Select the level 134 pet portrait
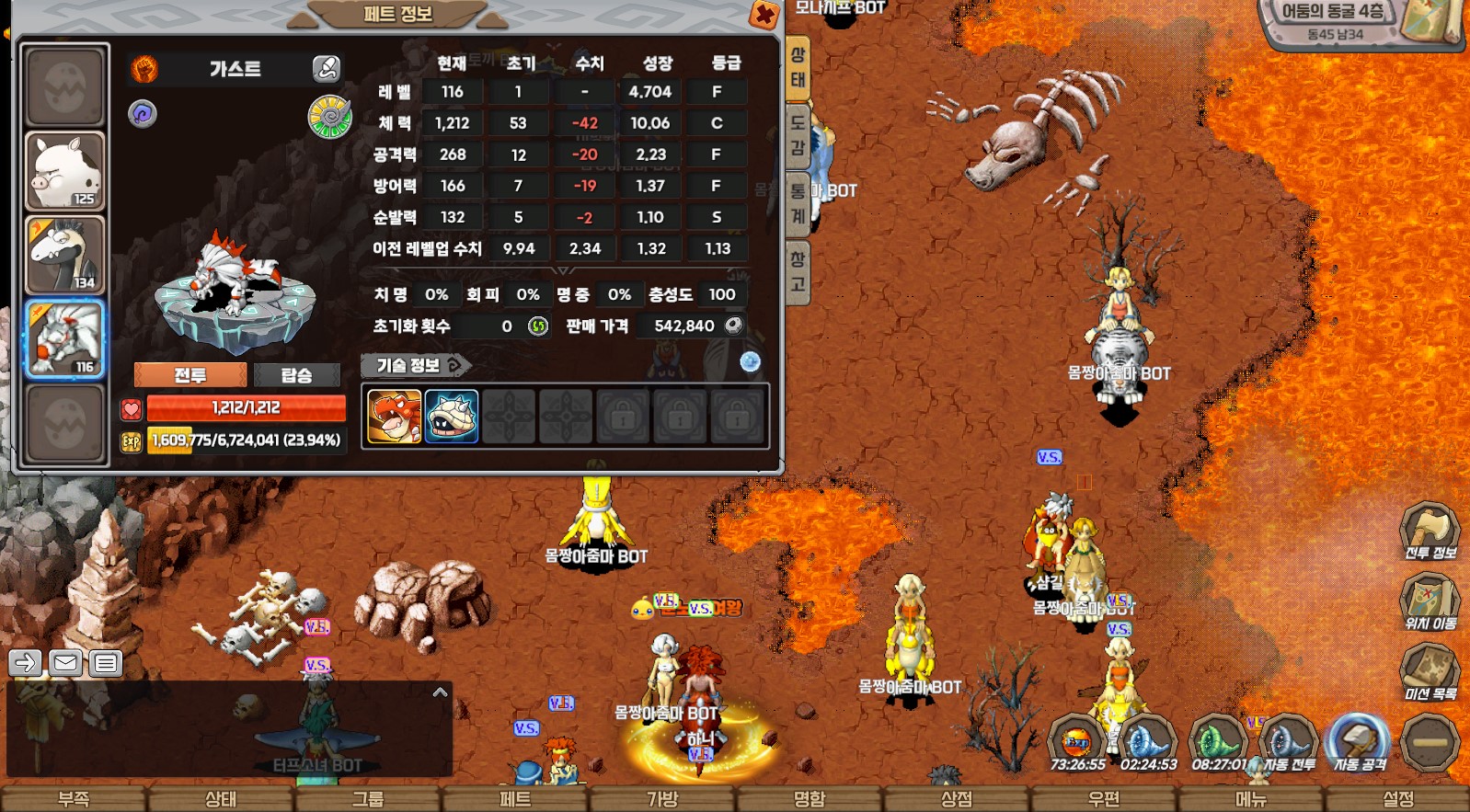Screen dimensions: 1470x812 [x=64, y=255]
